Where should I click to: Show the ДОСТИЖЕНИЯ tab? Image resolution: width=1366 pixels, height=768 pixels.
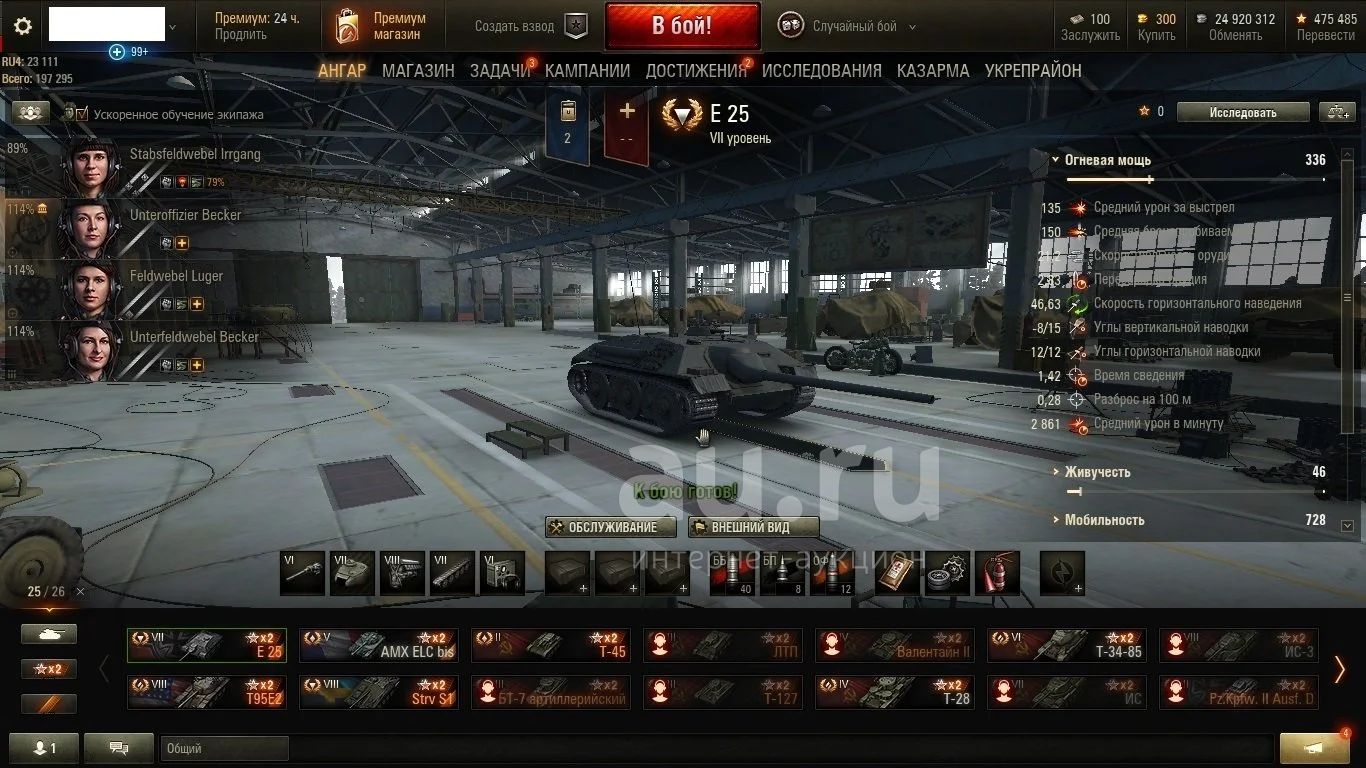(695, 71)
